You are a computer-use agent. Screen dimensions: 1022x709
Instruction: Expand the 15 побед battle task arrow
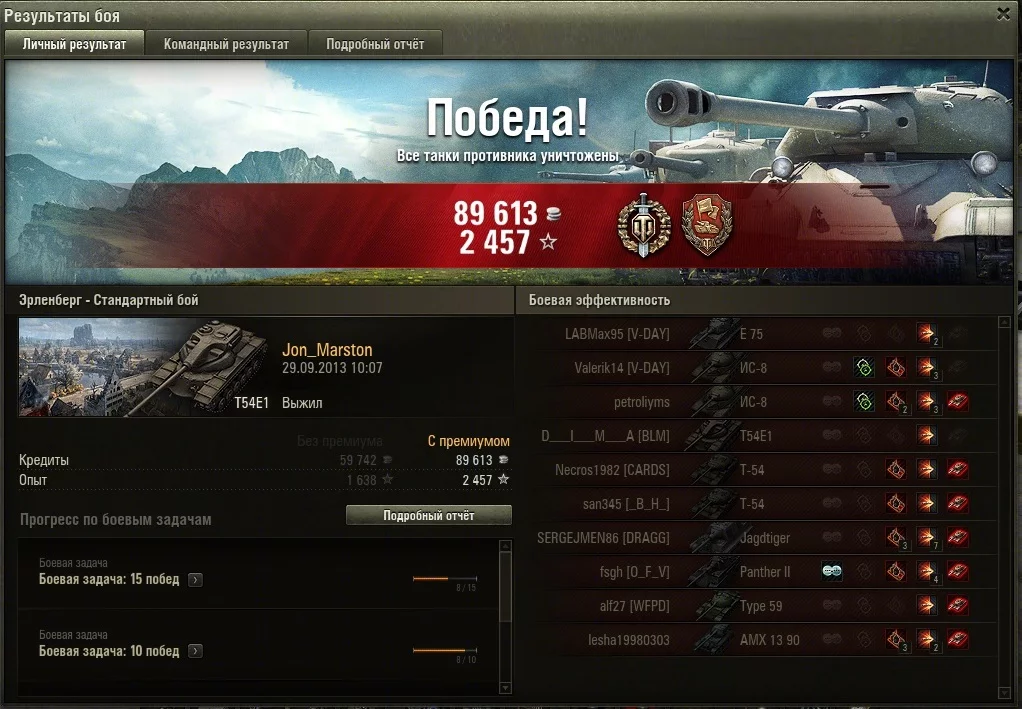[x=195, y=579]
